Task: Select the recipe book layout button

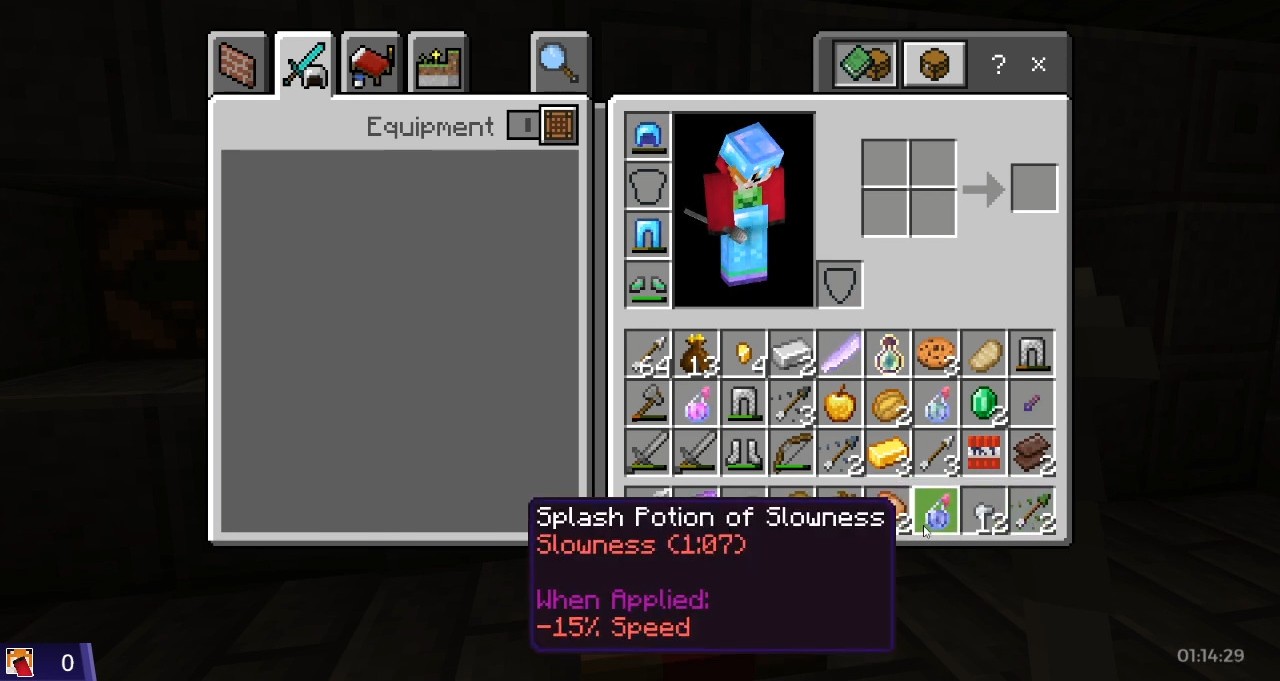Action: 865,65
